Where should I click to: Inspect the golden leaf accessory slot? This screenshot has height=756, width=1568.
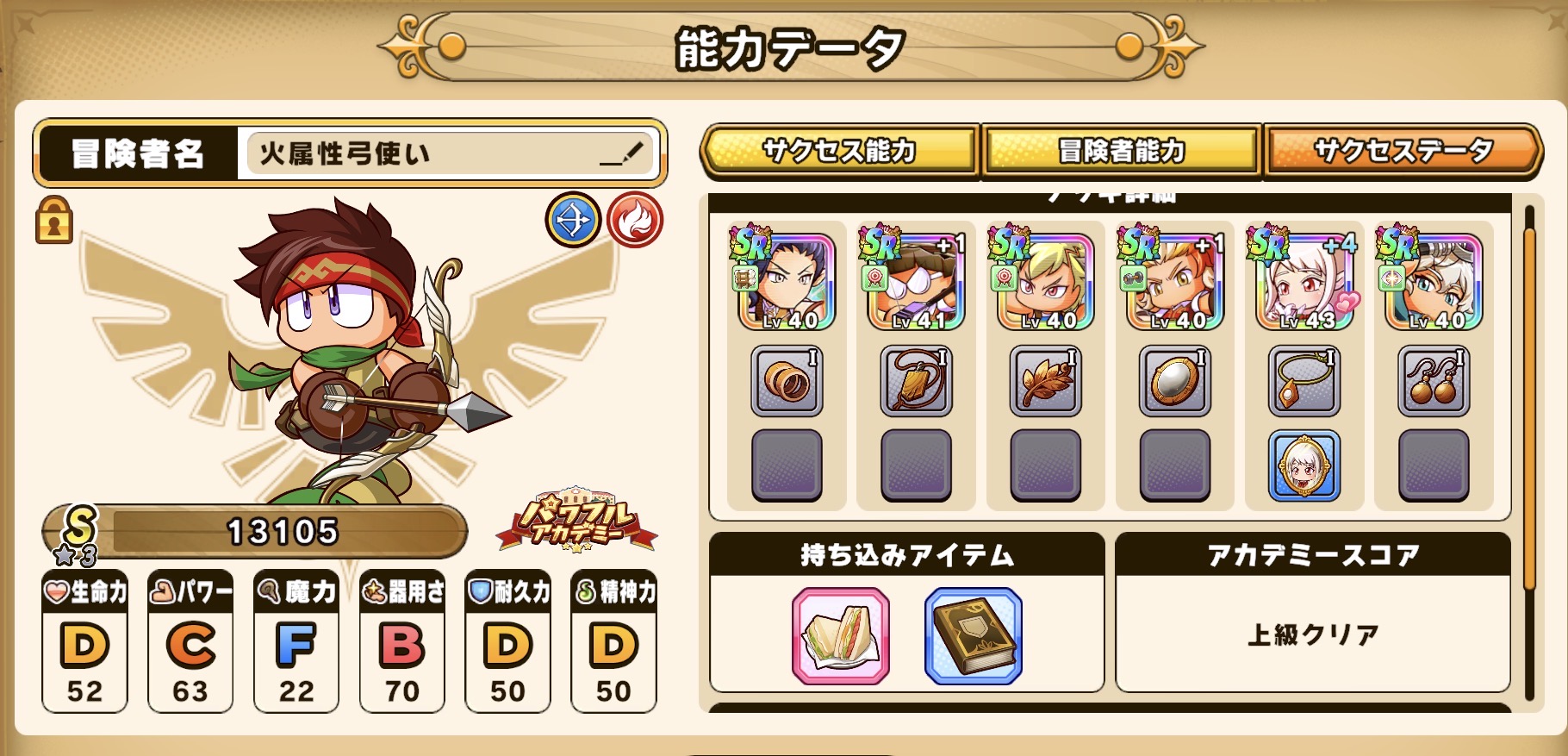(x=1045, y=381)
